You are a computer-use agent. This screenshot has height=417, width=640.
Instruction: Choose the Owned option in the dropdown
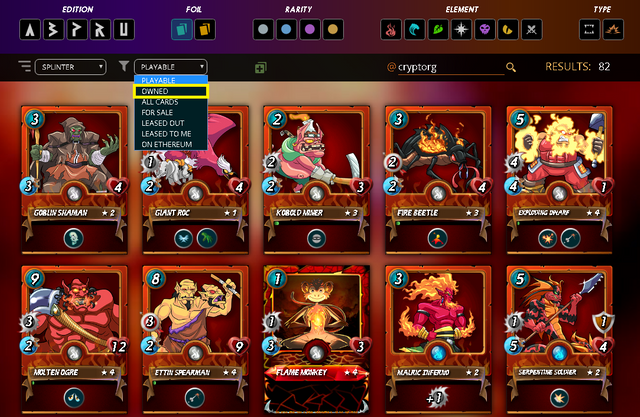[170, 91]
